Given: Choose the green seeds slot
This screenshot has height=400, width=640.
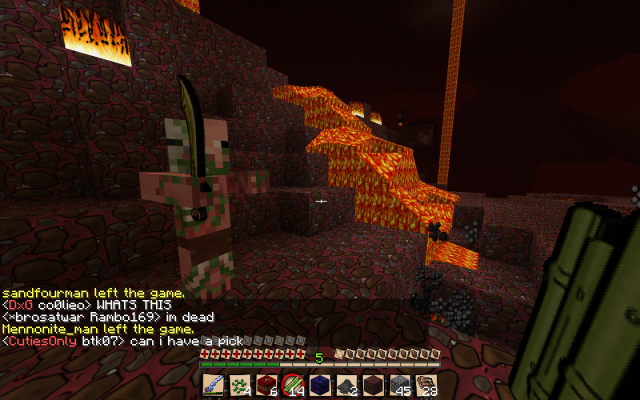Looking at the screenshot, I should click(x=240, y=385).
